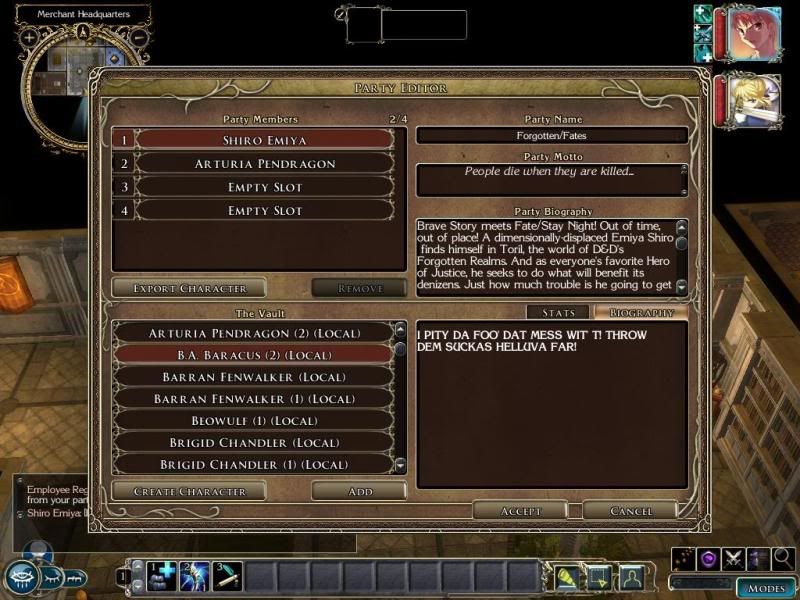
Task: Open the Modes button menu
Action: point(766,588)
